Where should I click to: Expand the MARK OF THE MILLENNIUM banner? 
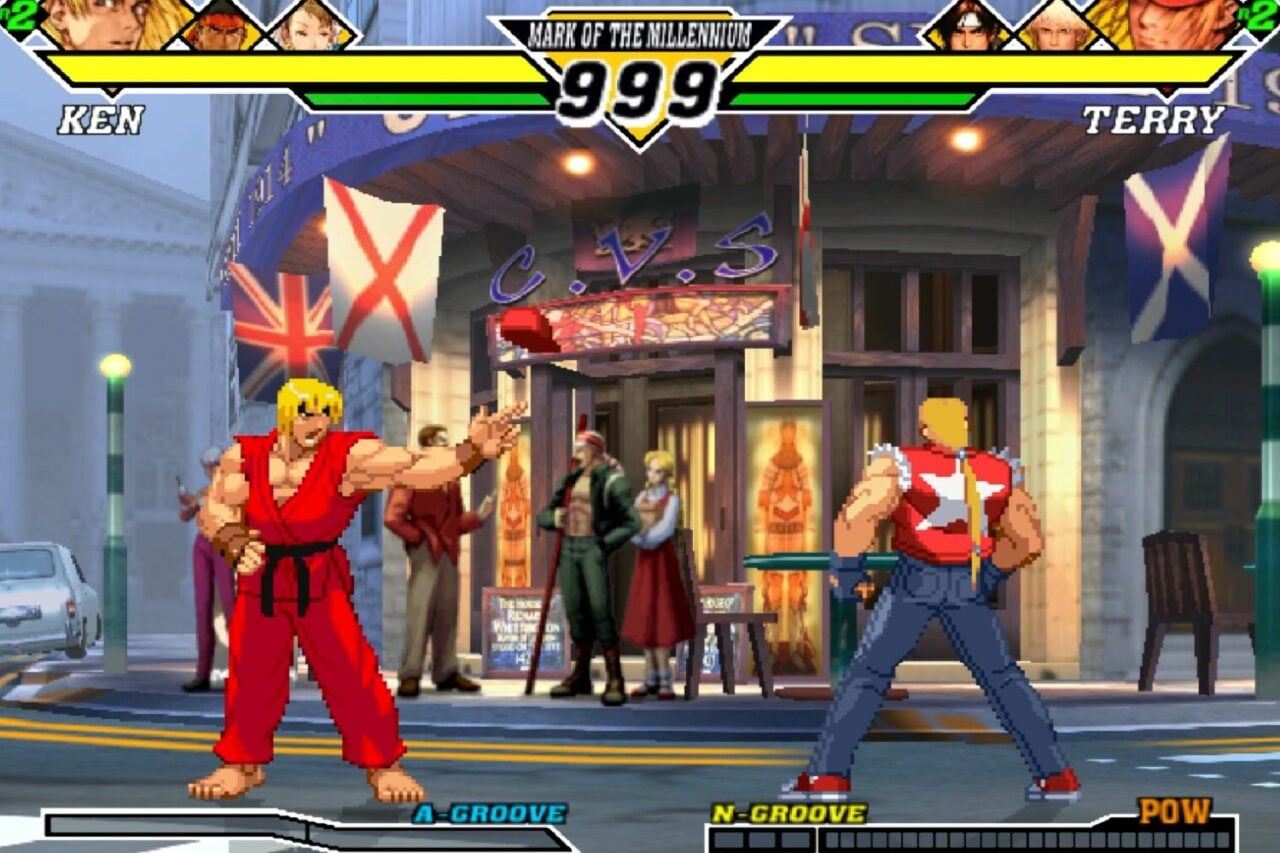[x=639, y=30]
